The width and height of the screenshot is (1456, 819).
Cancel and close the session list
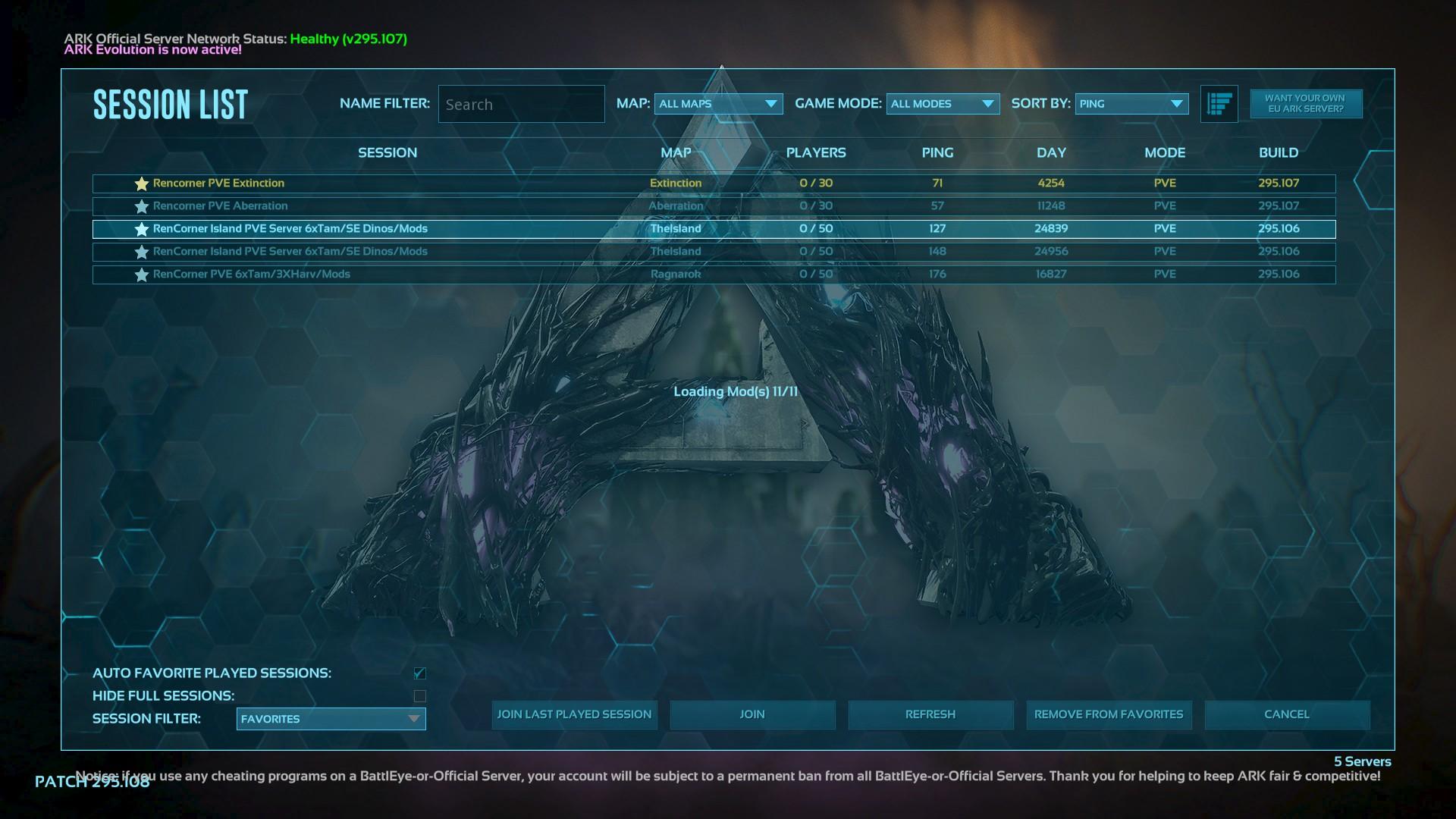(x=1287, y=714)
